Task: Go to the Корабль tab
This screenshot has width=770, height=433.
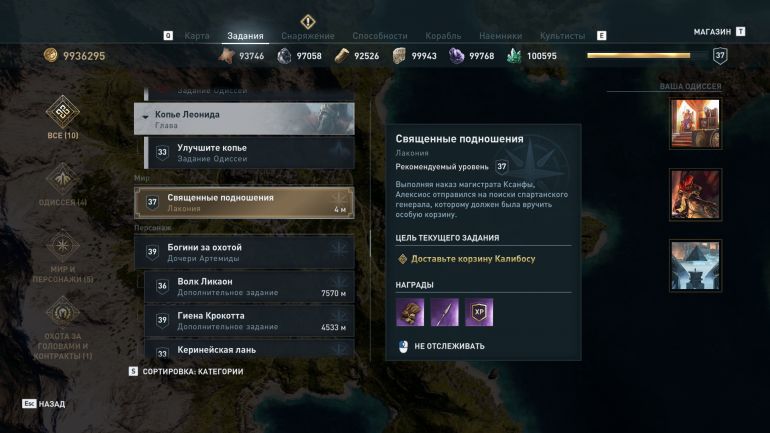Action: 444,36
